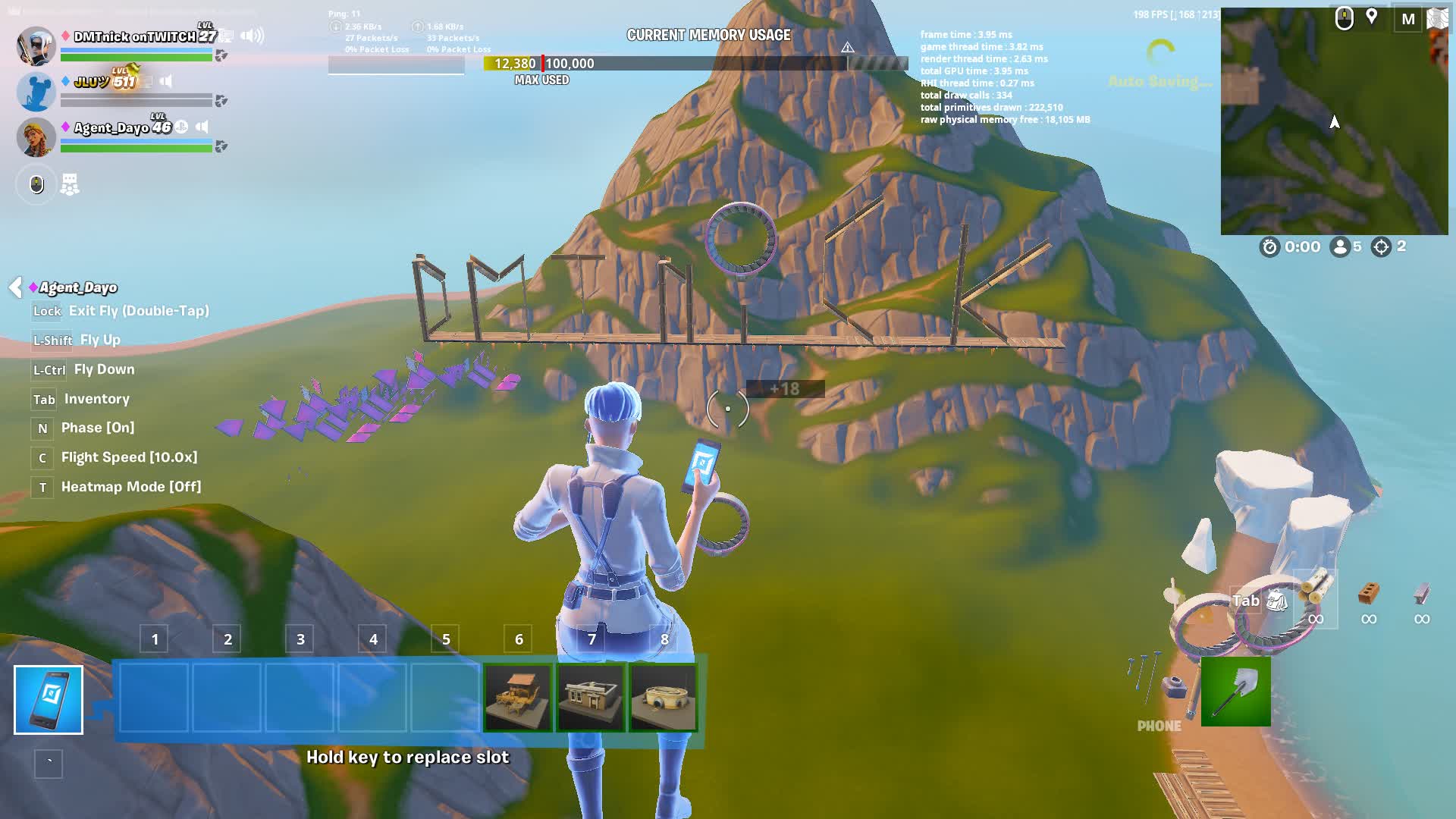This screenshot has height=819, width=1456.
Task: Toggle Heatmap Mode on
Action: point(130,486)
